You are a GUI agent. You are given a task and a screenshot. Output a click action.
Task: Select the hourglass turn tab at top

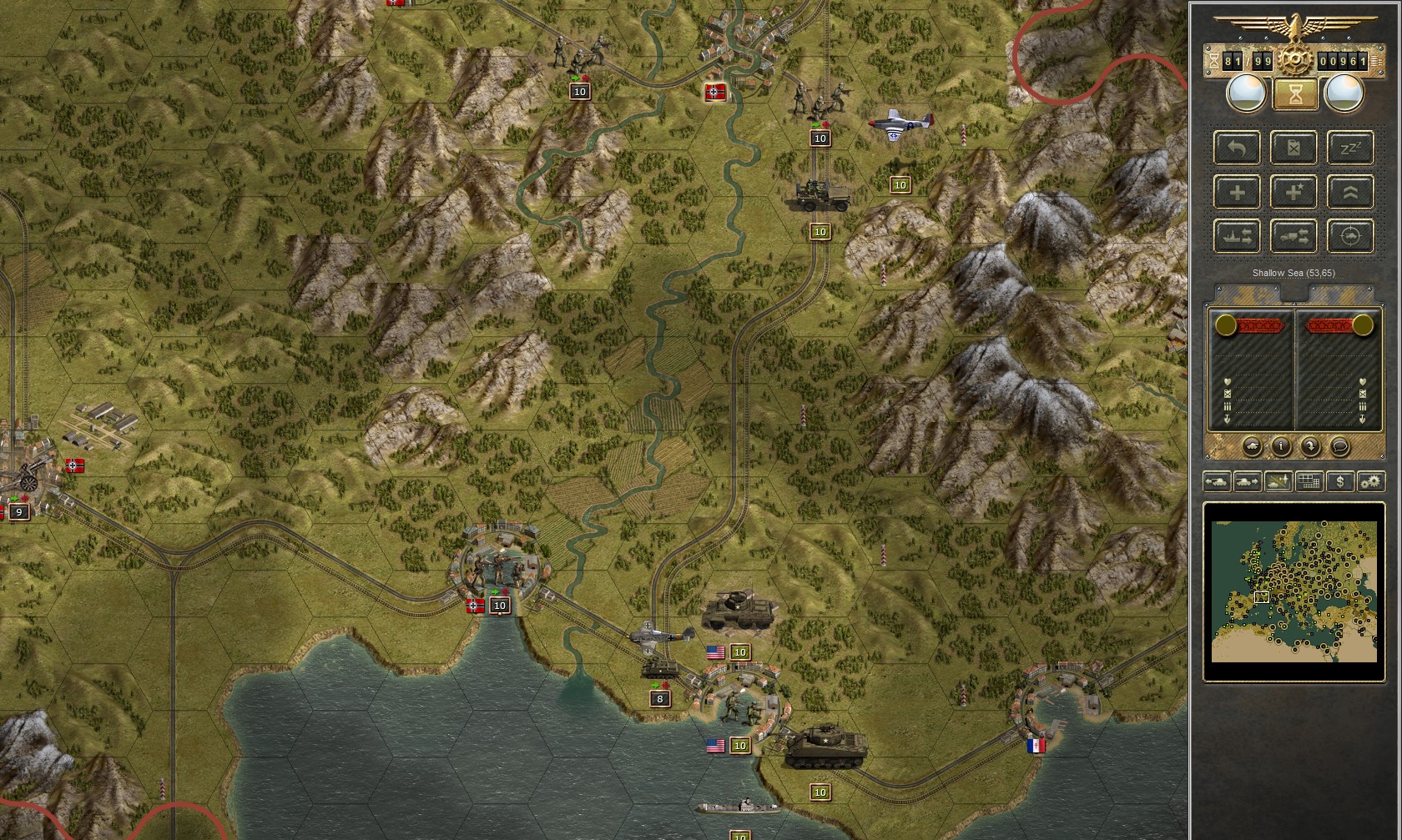coord(1294,93)
